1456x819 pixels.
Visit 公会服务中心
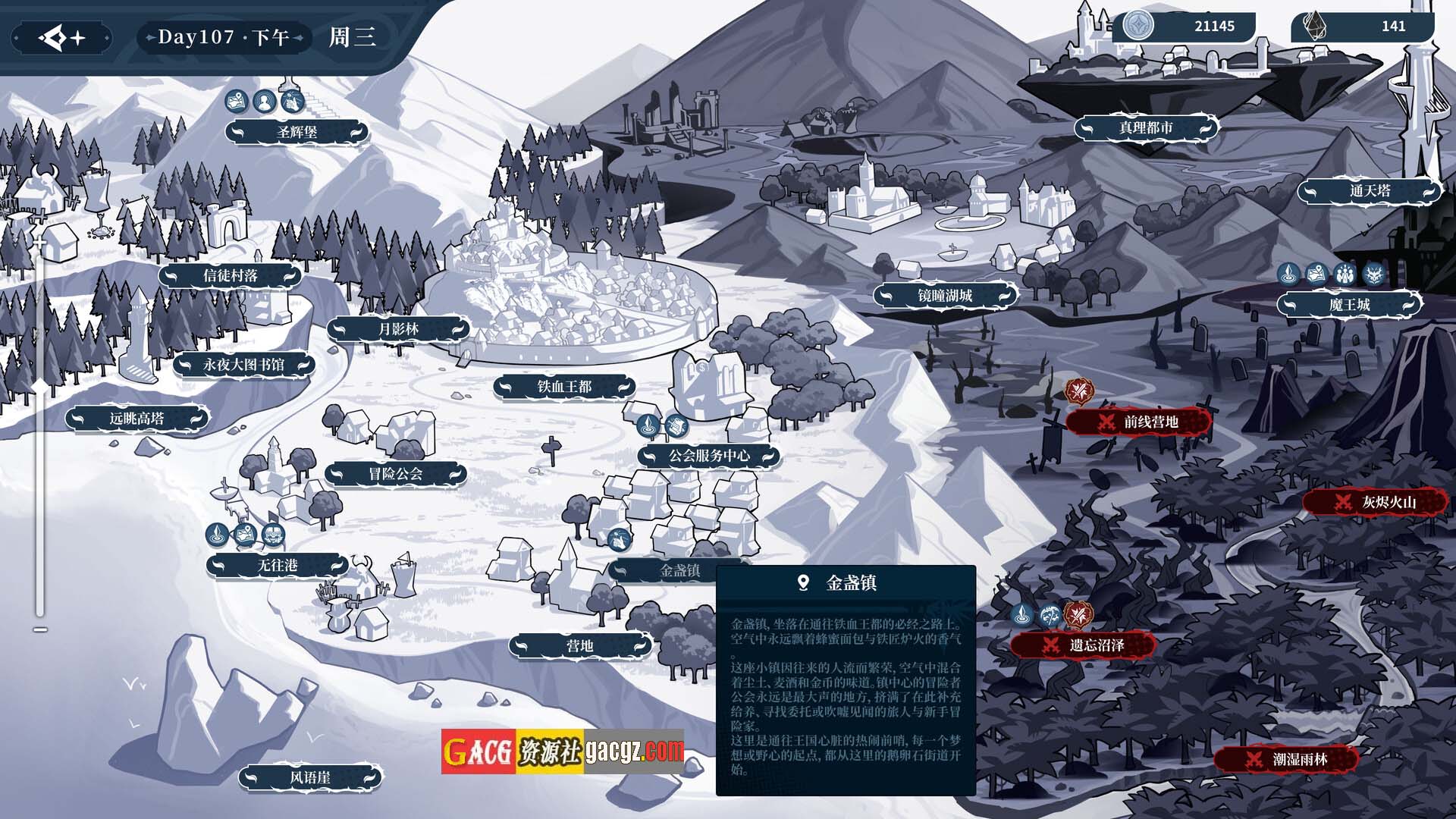click(x=708, y=456)
